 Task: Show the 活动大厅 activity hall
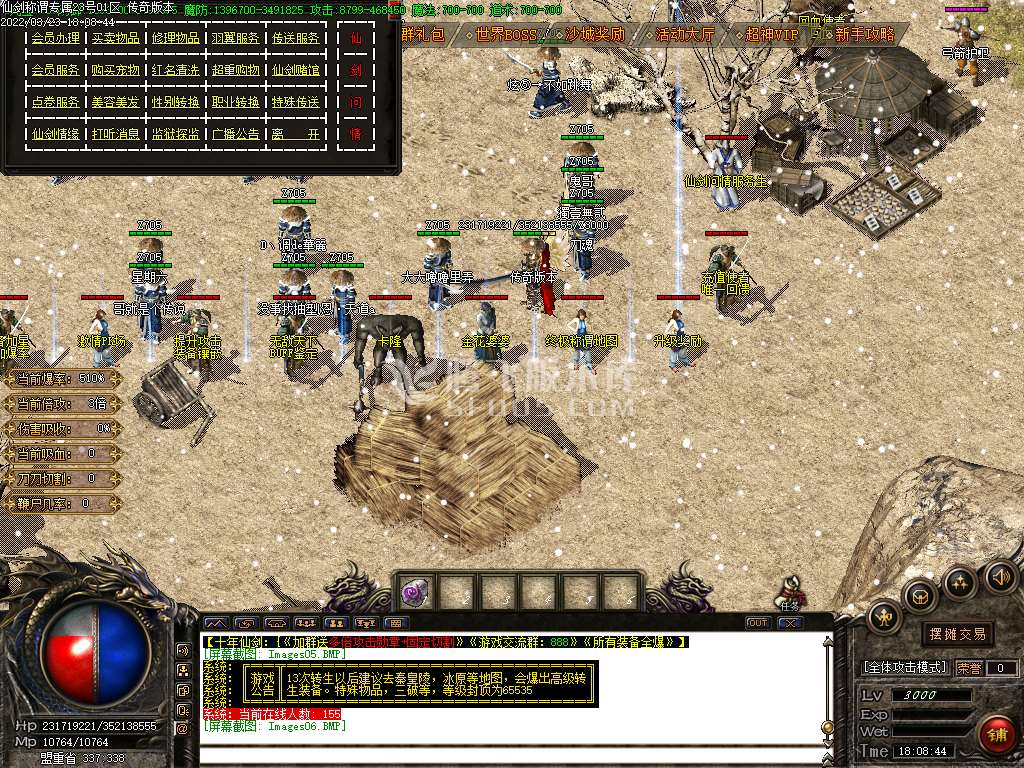click(684, 35)
